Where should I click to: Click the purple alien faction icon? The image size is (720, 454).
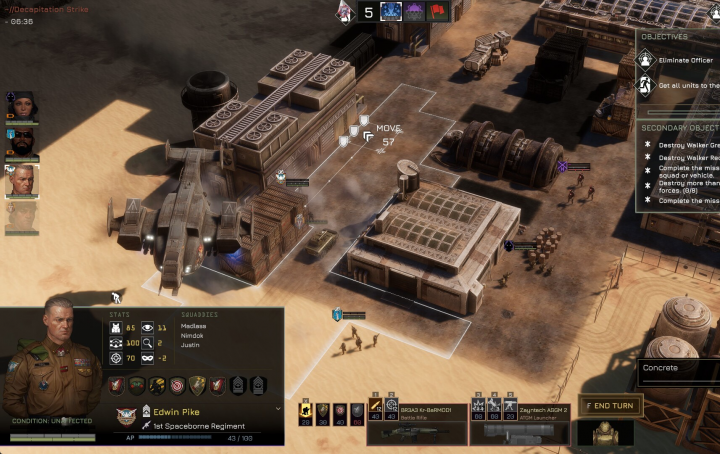413,12
